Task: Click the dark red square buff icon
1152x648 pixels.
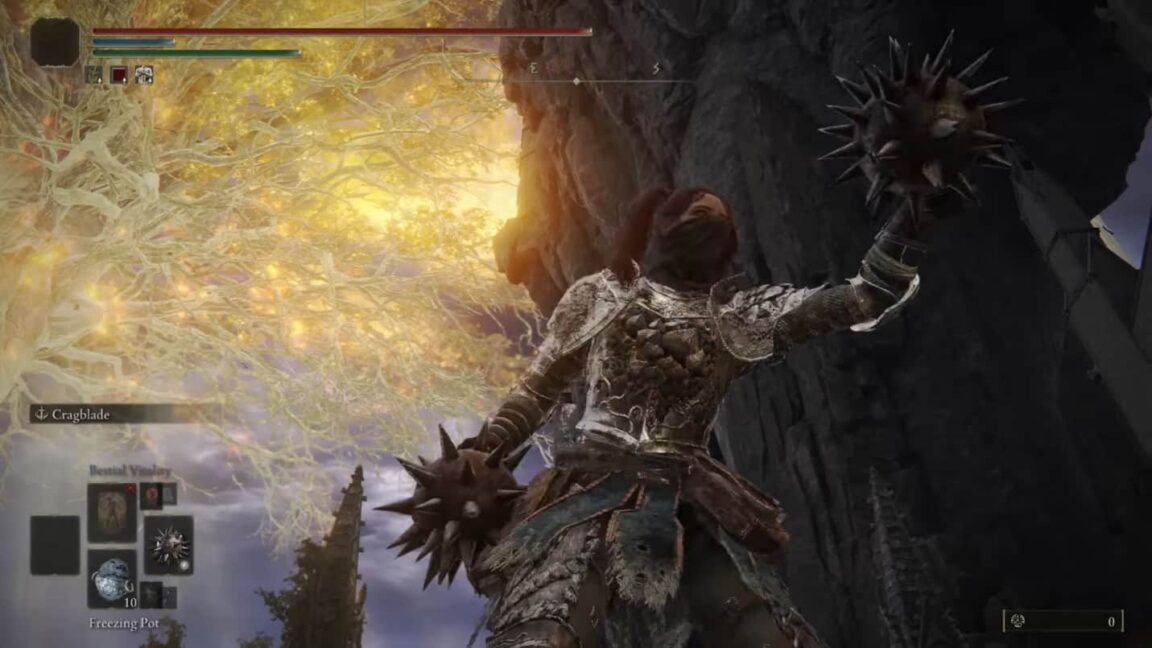Action: tap(119, 74)
